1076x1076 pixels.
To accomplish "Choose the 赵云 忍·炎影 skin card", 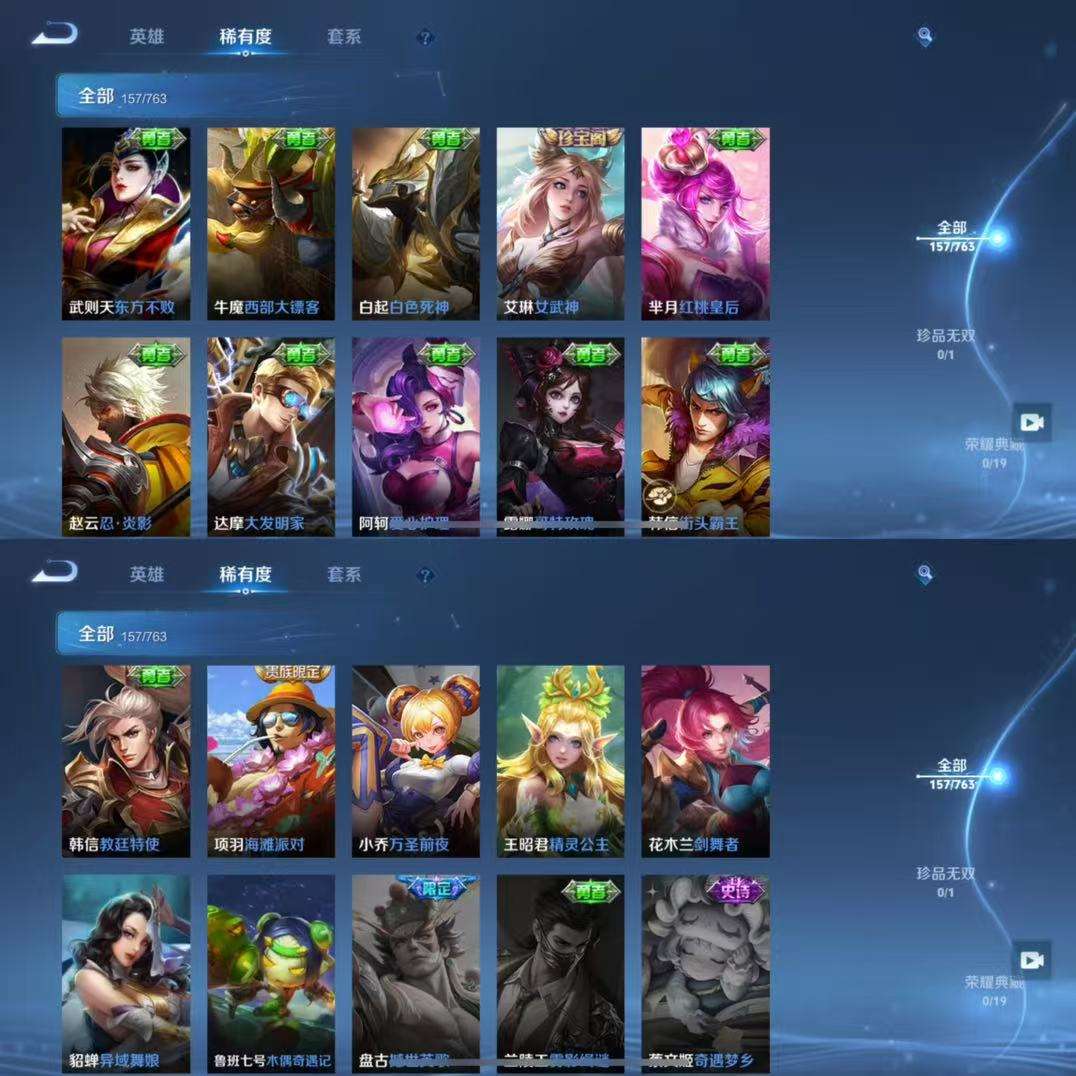I will point(126,436).
